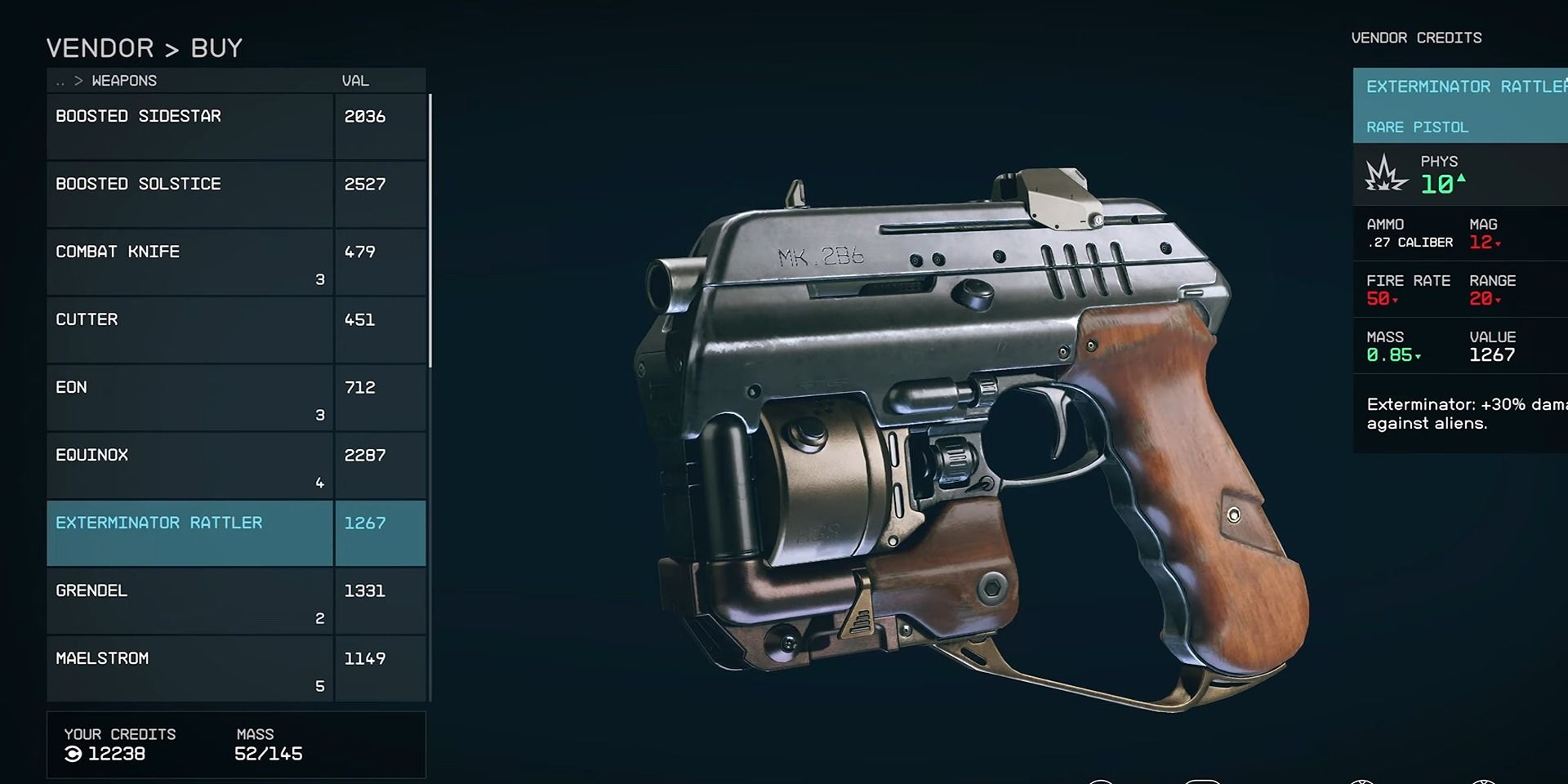Image resolution: width=1568 pixels, height=784 pixels.
Task: Click the green down arrow next to MASS 0.85
Action: point(1418,357)
